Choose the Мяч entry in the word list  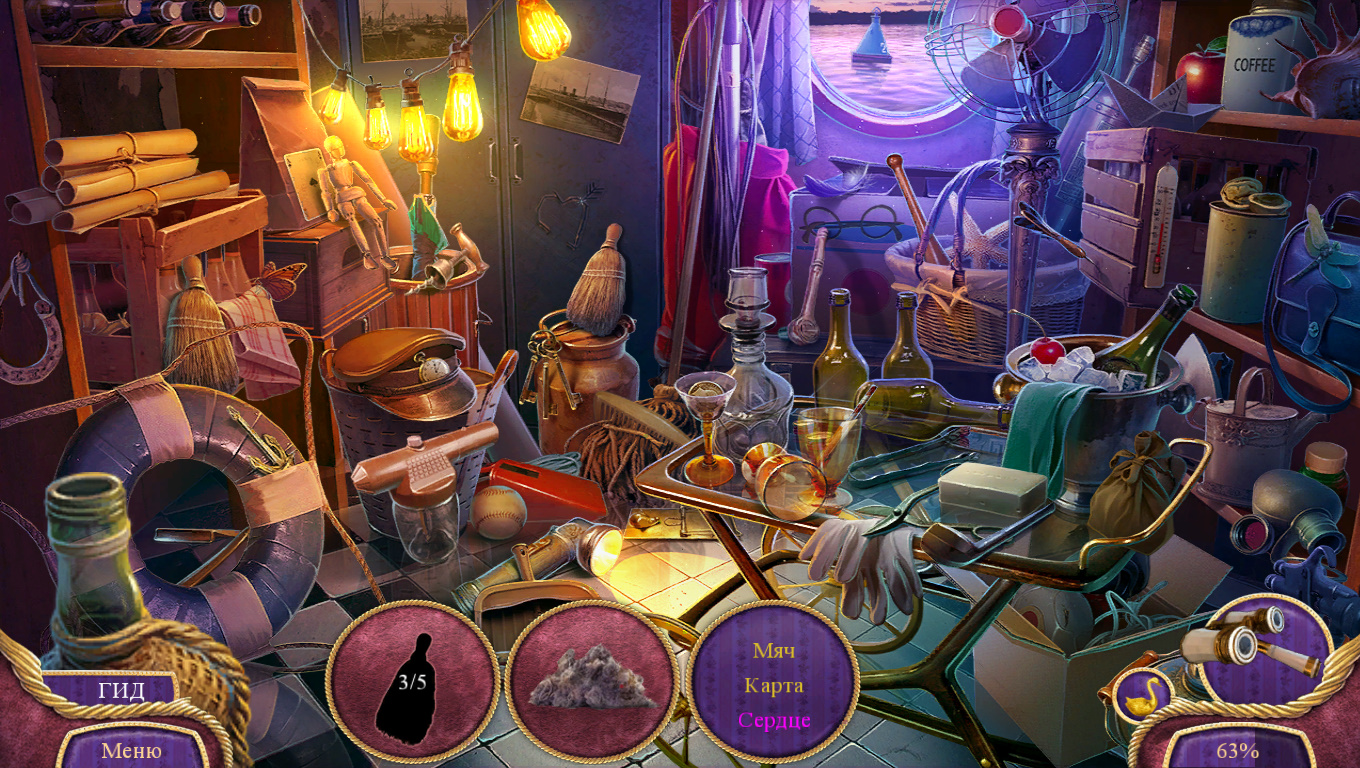773,651
